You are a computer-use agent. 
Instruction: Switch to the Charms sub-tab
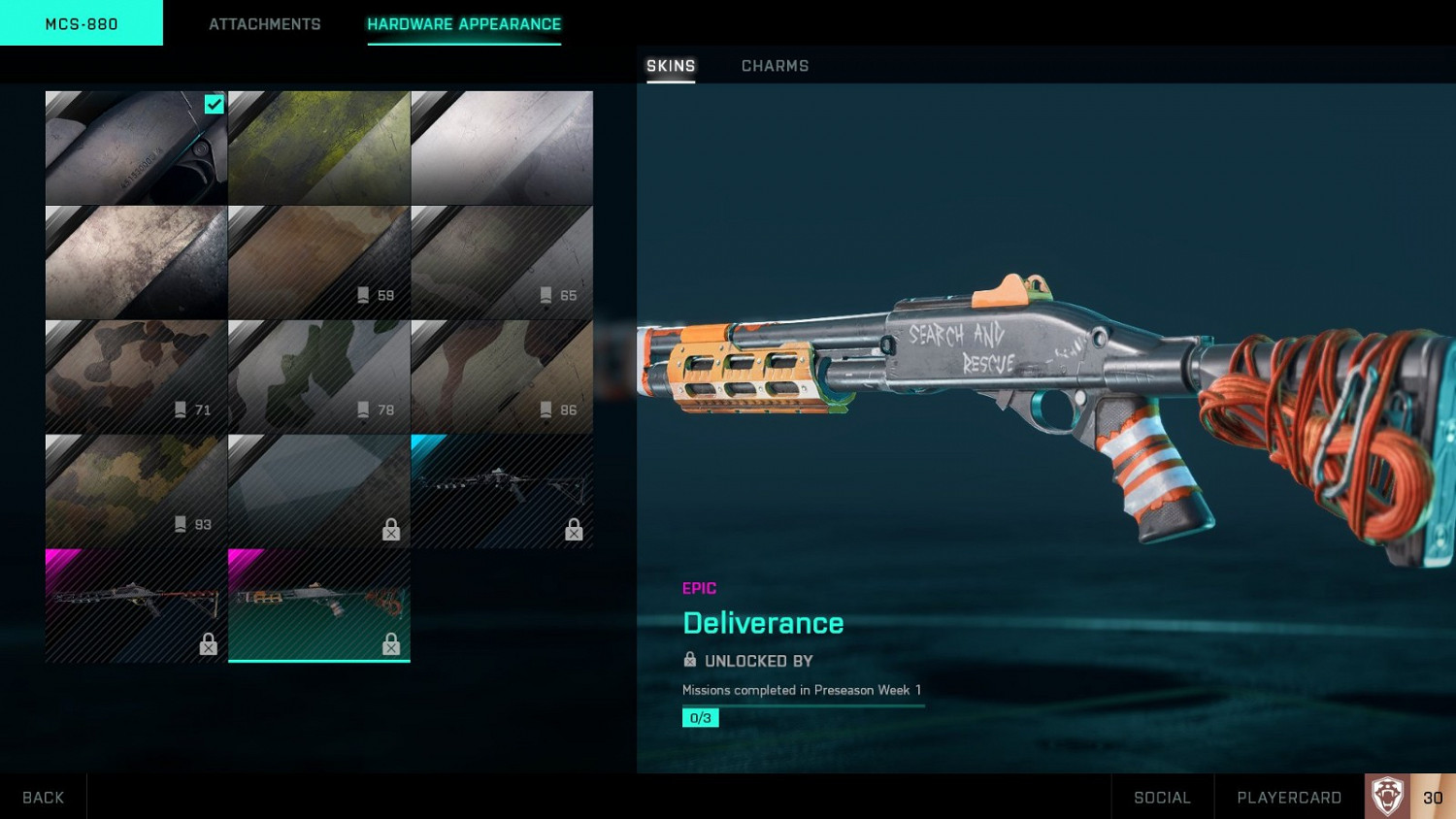(775, 66)
